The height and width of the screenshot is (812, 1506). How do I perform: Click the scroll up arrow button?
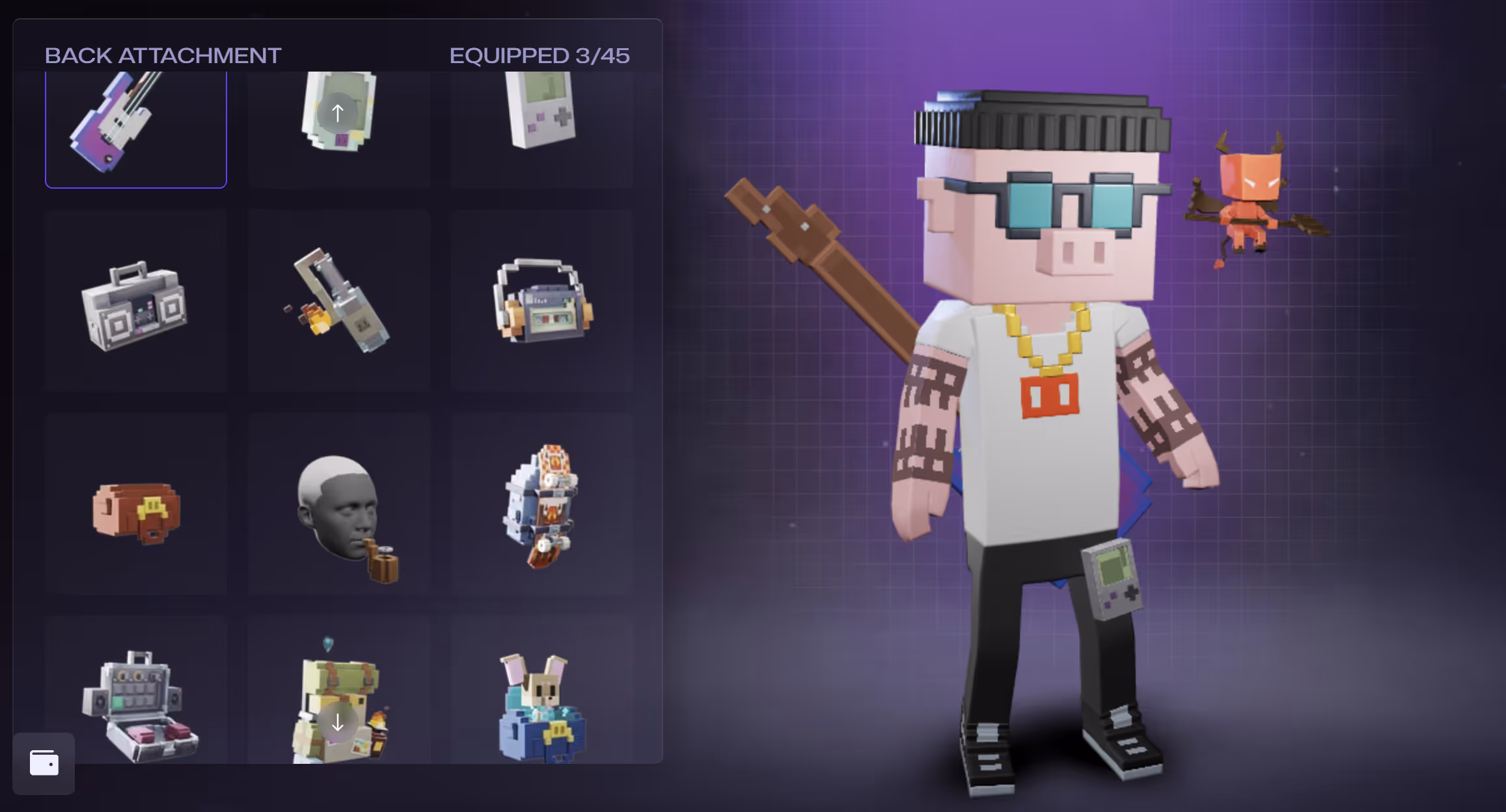[x=337, y=113]
